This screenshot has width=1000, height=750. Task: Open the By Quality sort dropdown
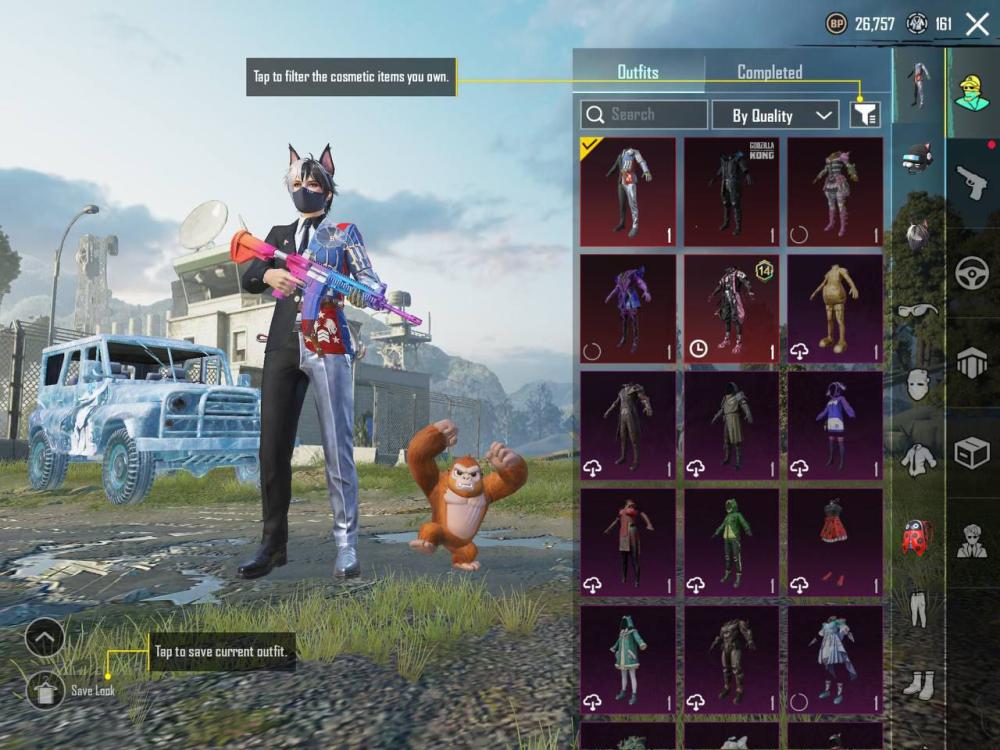(775, 115)
